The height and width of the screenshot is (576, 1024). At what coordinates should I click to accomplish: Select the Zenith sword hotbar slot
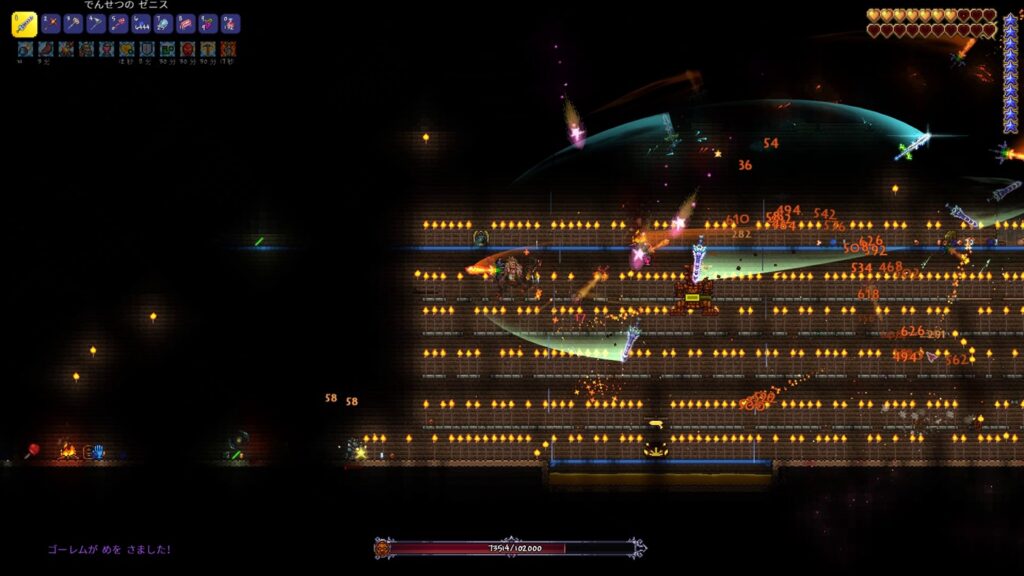coord(24,24)
